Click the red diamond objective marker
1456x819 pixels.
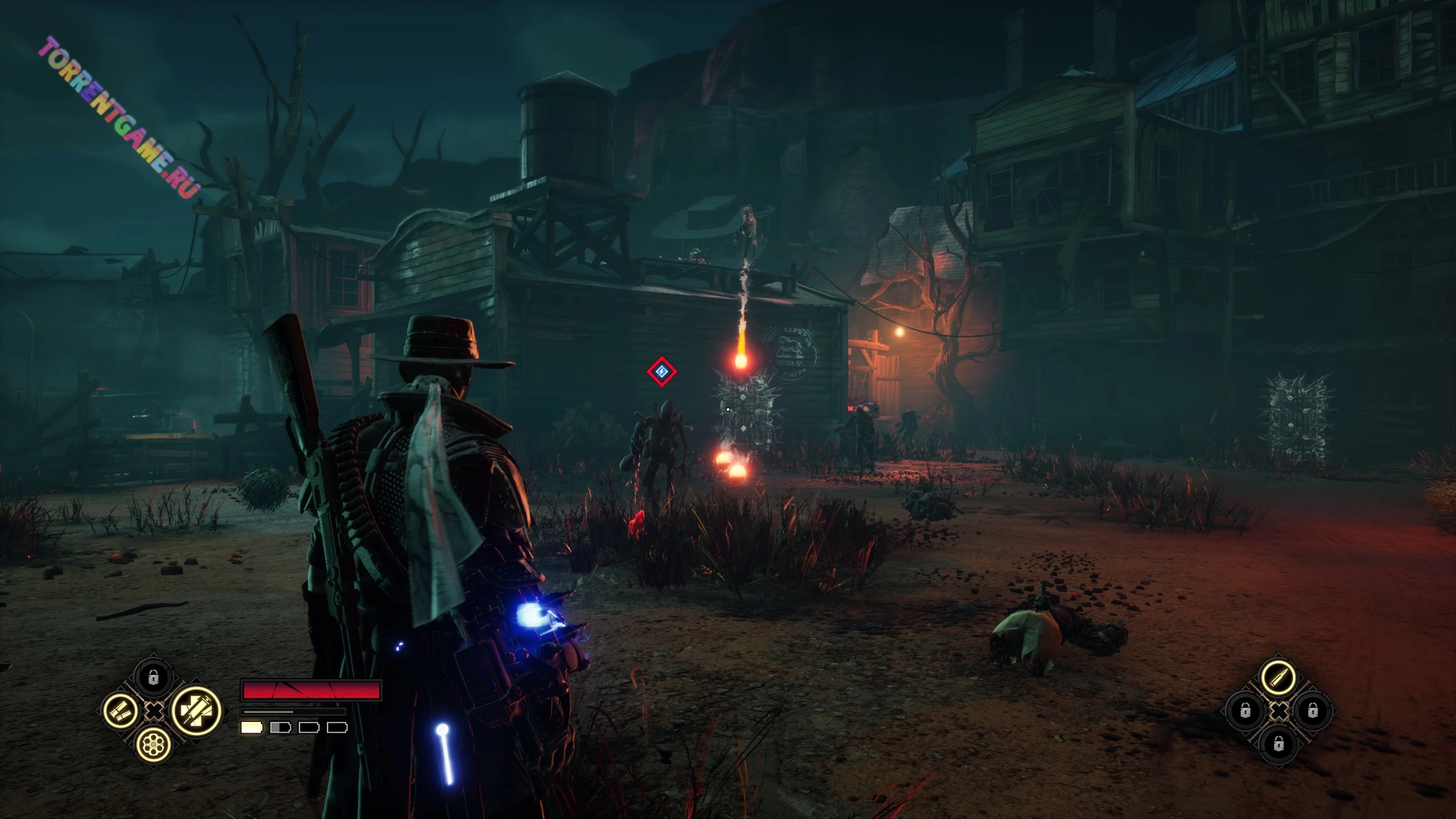point(661,372)
